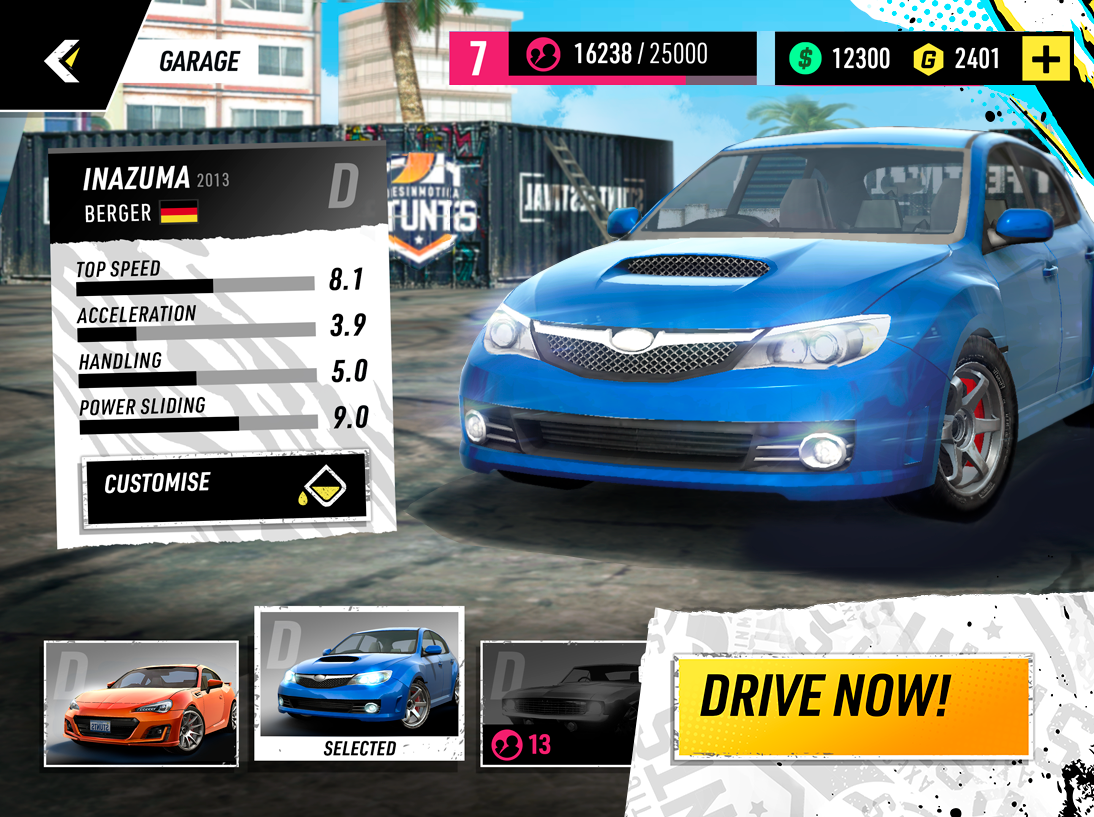Go back using the arrow button

61,61
